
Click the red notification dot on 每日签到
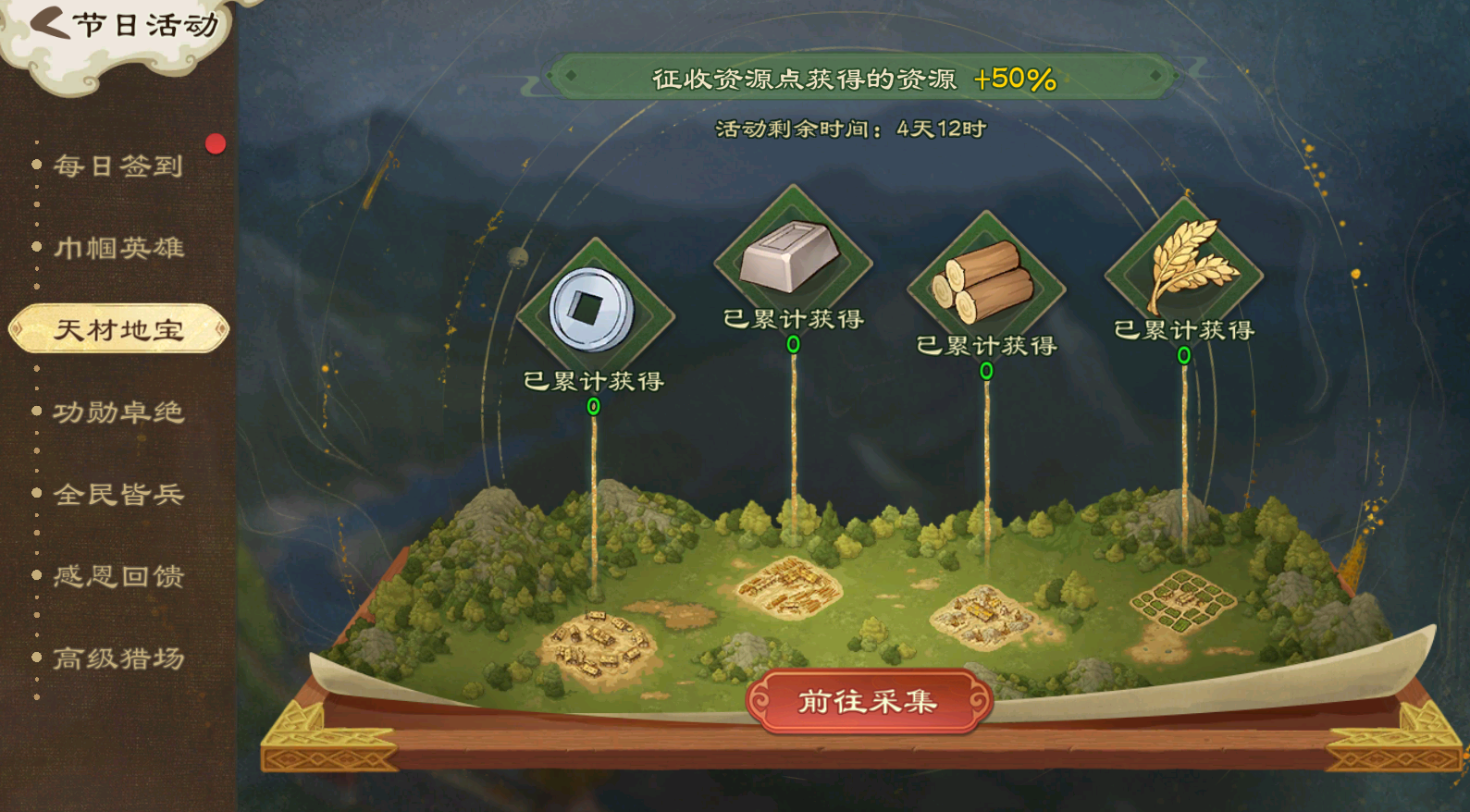tap(214, 143)
